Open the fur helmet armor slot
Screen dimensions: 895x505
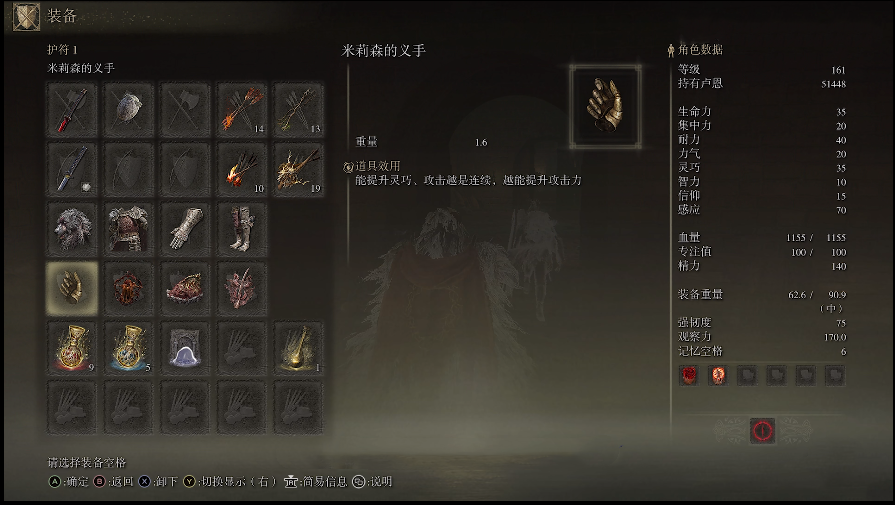pyautogui.click(x=72, y=229)
